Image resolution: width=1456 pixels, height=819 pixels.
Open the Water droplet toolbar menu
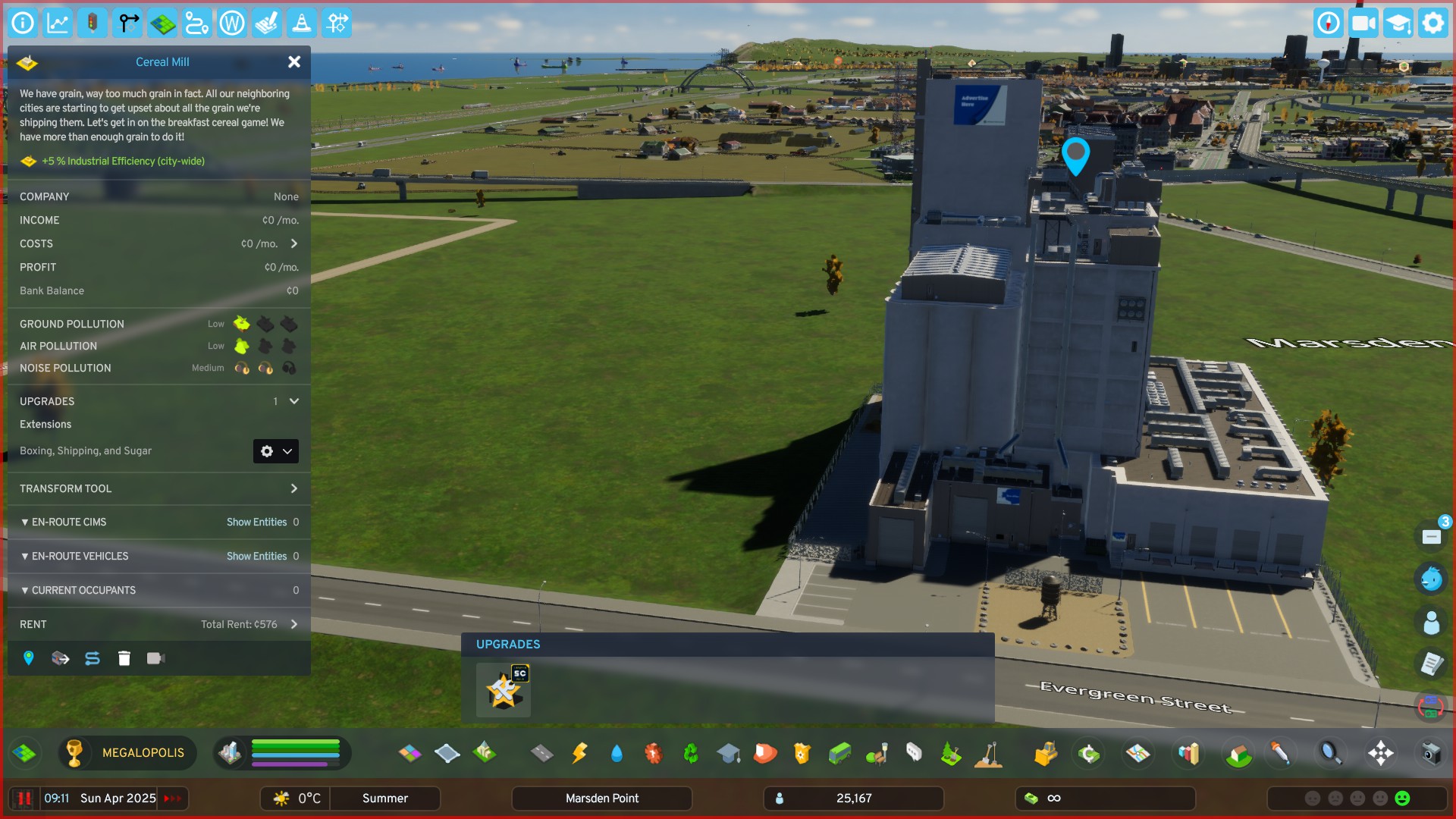(617, 753)
